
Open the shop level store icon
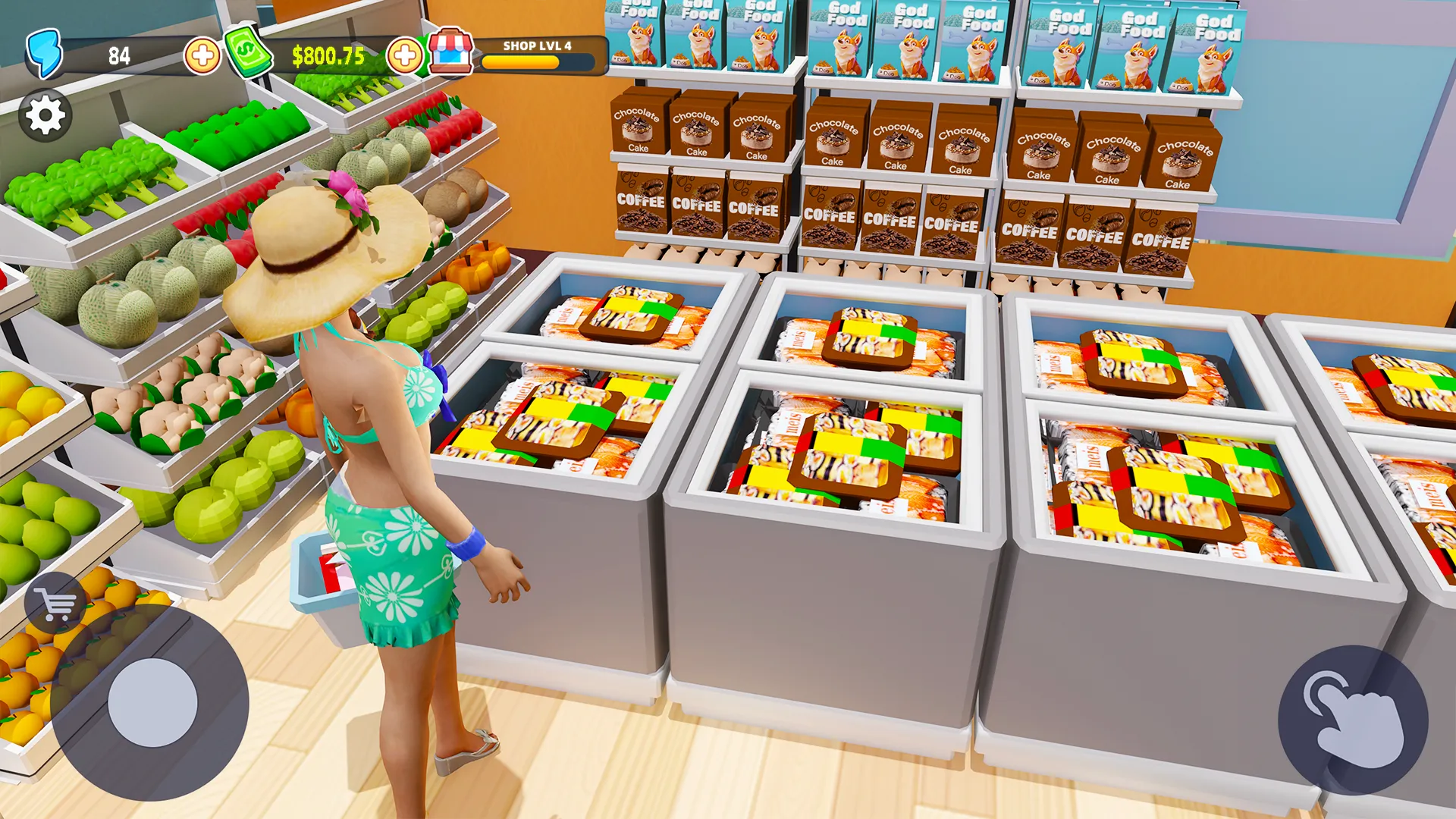[x=450, y=52]
